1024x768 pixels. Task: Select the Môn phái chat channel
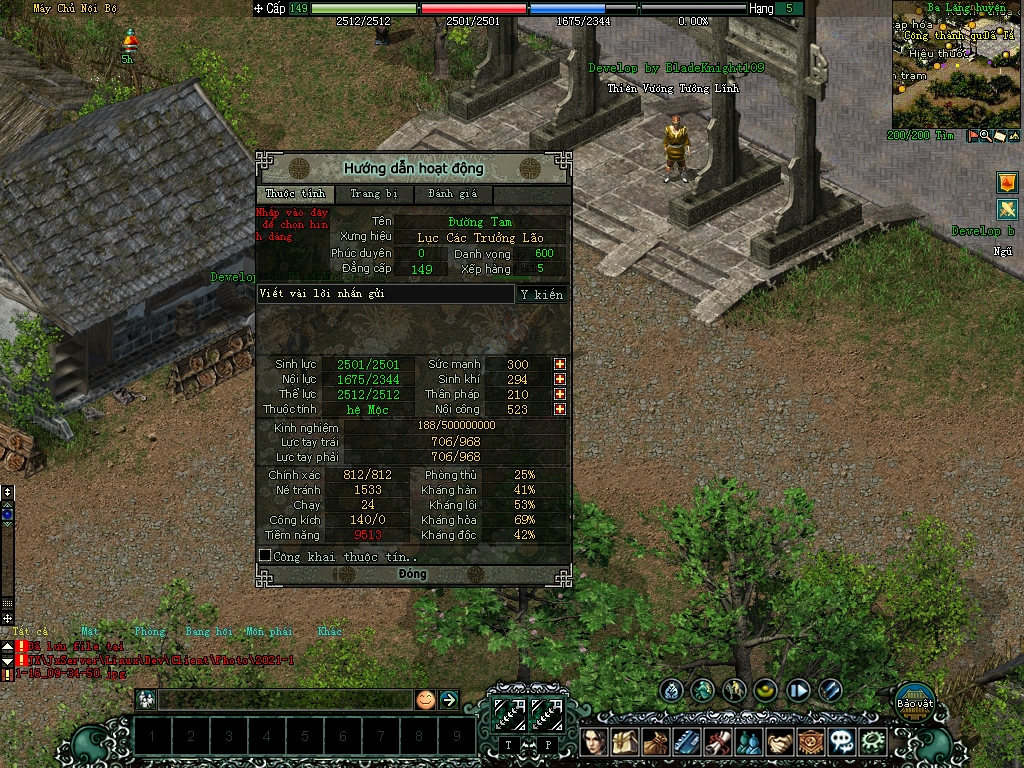coord(268,632)
